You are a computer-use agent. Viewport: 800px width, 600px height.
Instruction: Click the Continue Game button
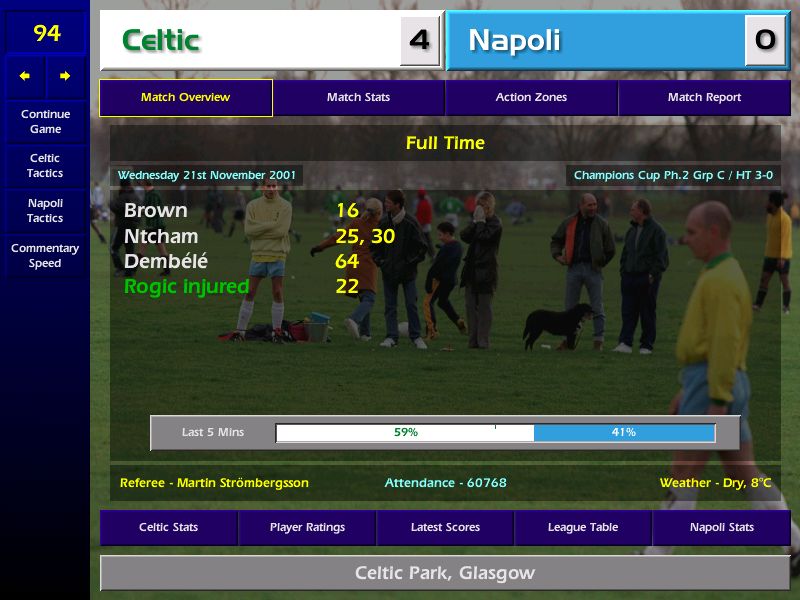pos(45,121)
